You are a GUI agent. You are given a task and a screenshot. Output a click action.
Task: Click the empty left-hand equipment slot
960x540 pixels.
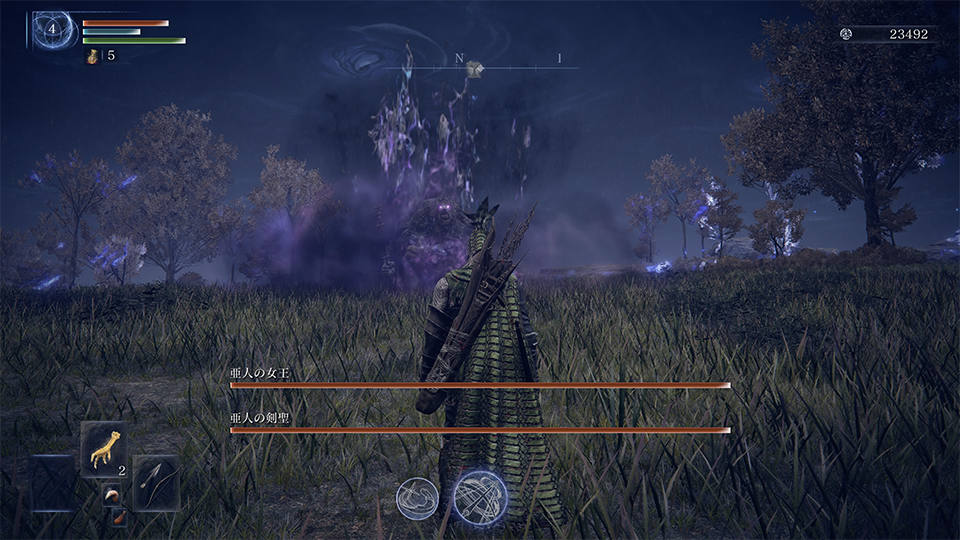click(x=53, y=483)
